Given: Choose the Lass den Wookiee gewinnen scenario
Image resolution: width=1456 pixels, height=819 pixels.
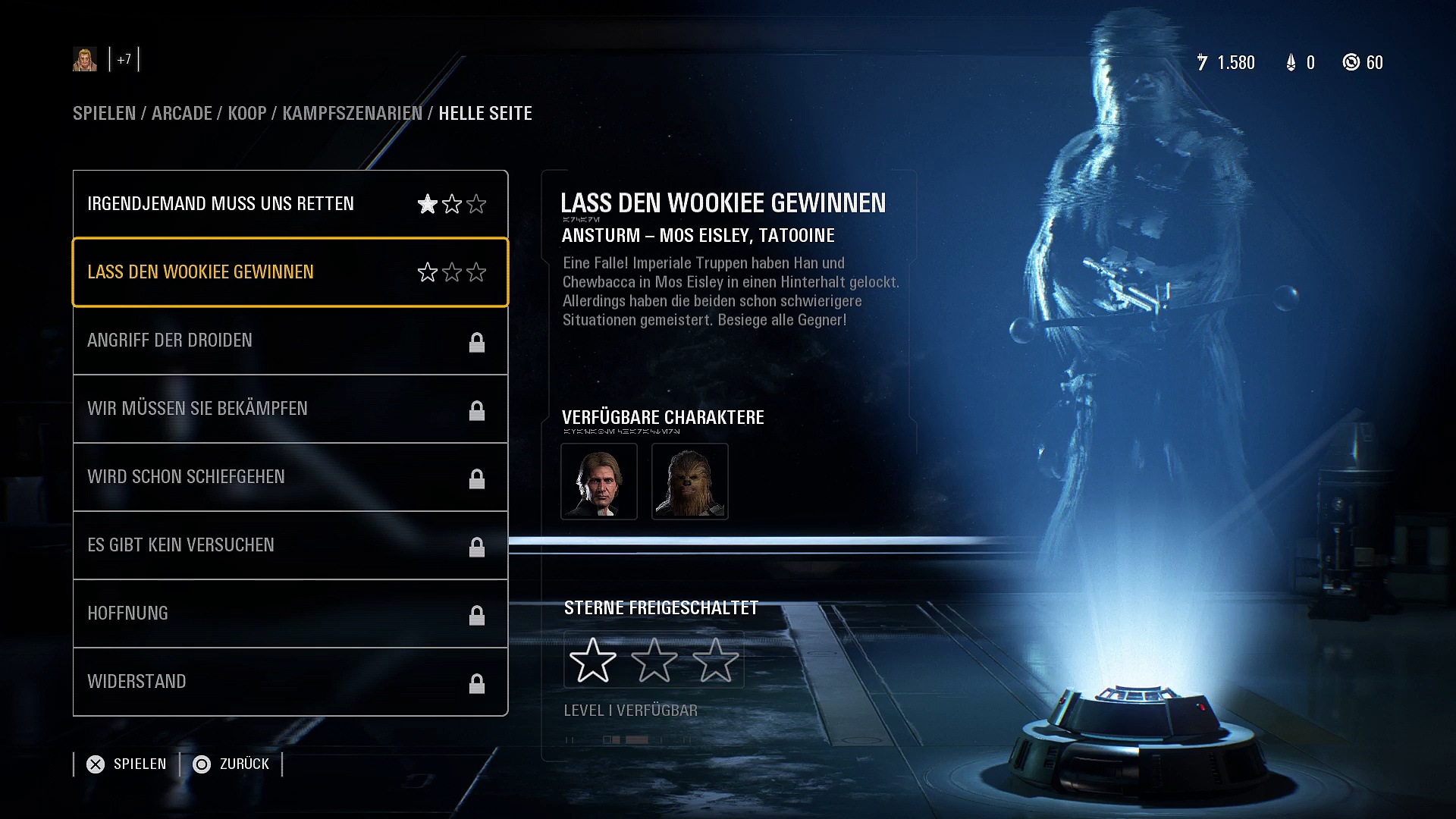Looking at the screenshot, I should (290, 272).
